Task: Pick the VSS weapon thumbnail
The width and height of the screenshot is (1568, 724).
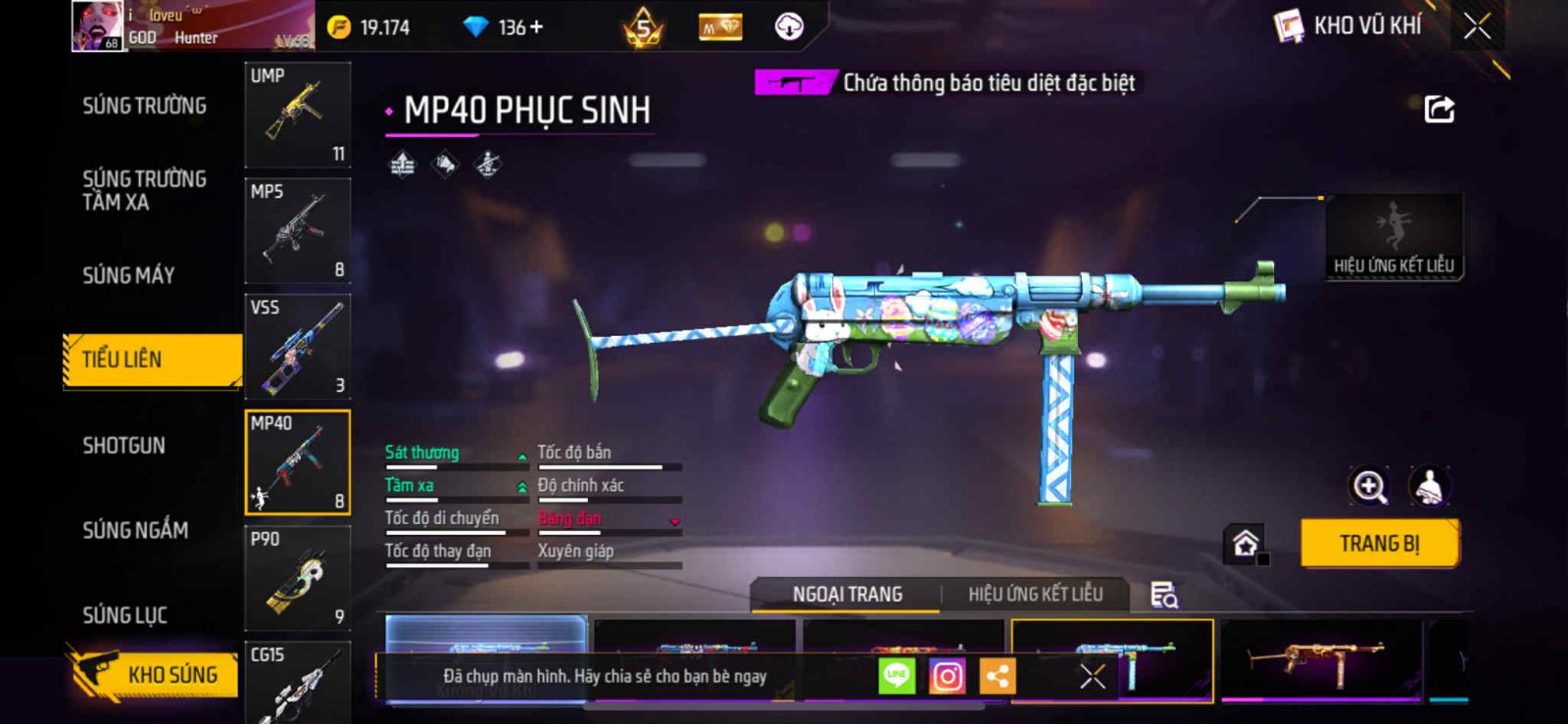Action: pyautogui.click(x=297, y=346)
